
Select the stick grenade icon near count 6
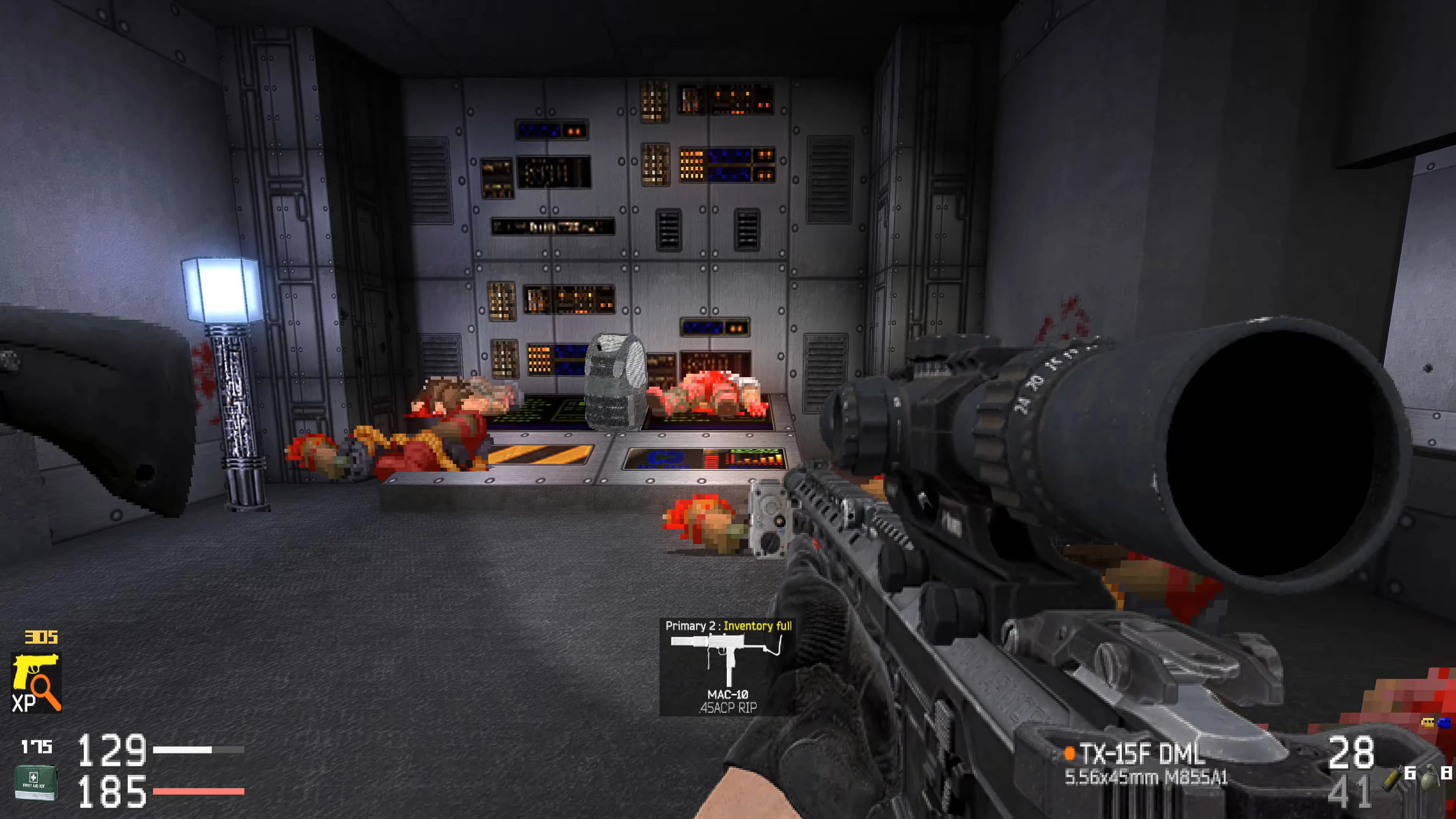(x=1392, y=779)
